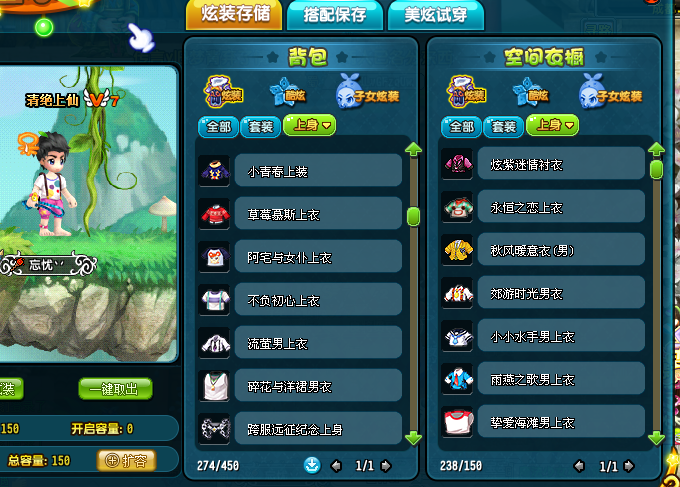680x487 pixels.
Task: Select 炫紫迷情衬衣 in the wardrobe
Action: (543, 164)
